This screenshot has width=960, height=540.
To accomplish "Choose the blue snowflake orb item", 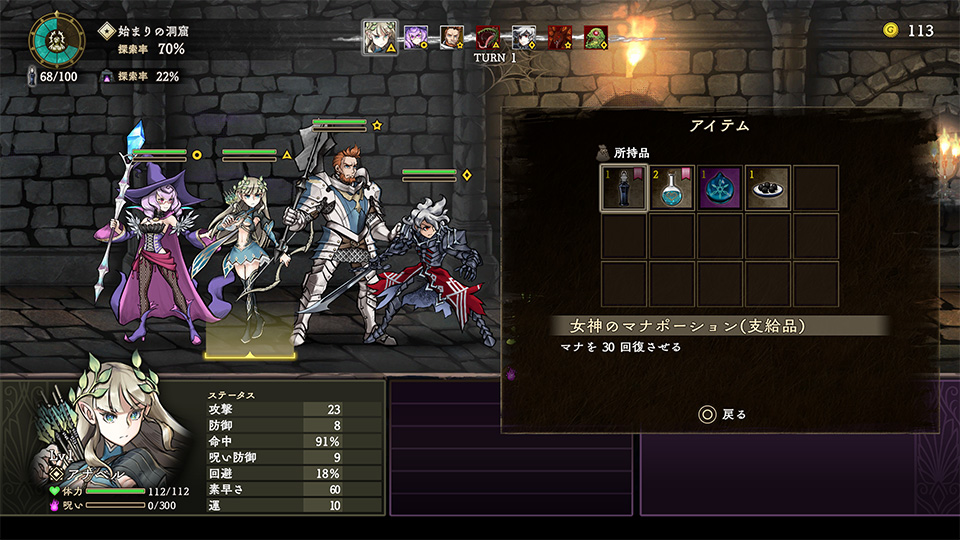I will point(719,188).
